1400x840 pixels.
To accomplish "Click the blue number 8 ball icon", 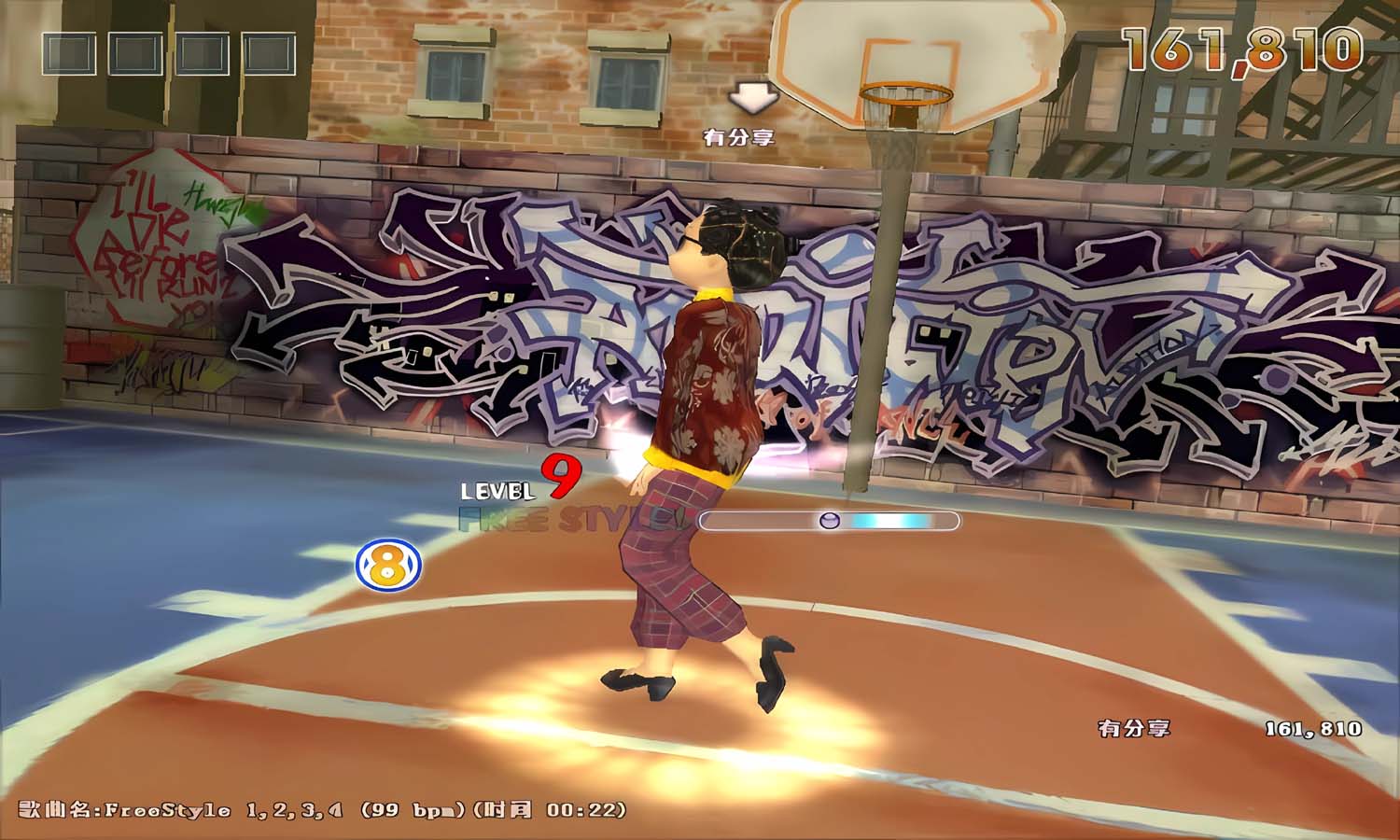I will [x=388, y=566].
